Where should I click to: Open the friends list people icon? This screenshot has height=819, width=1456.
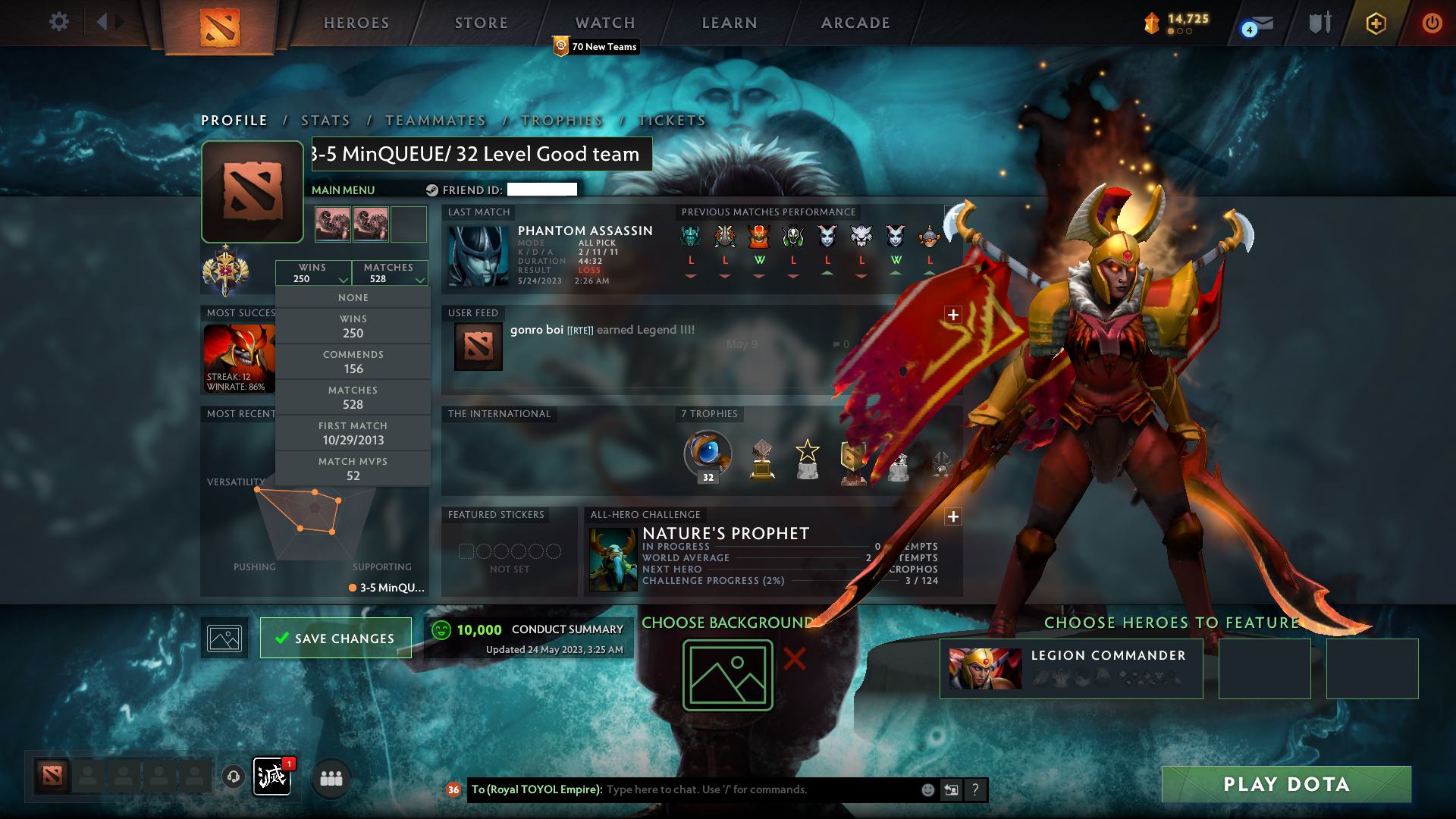(331, 778)
